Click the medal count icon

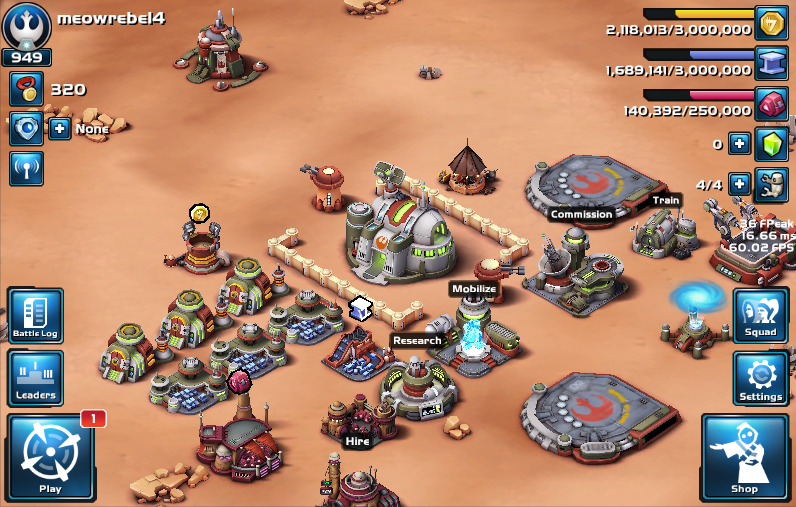point(26,89)
